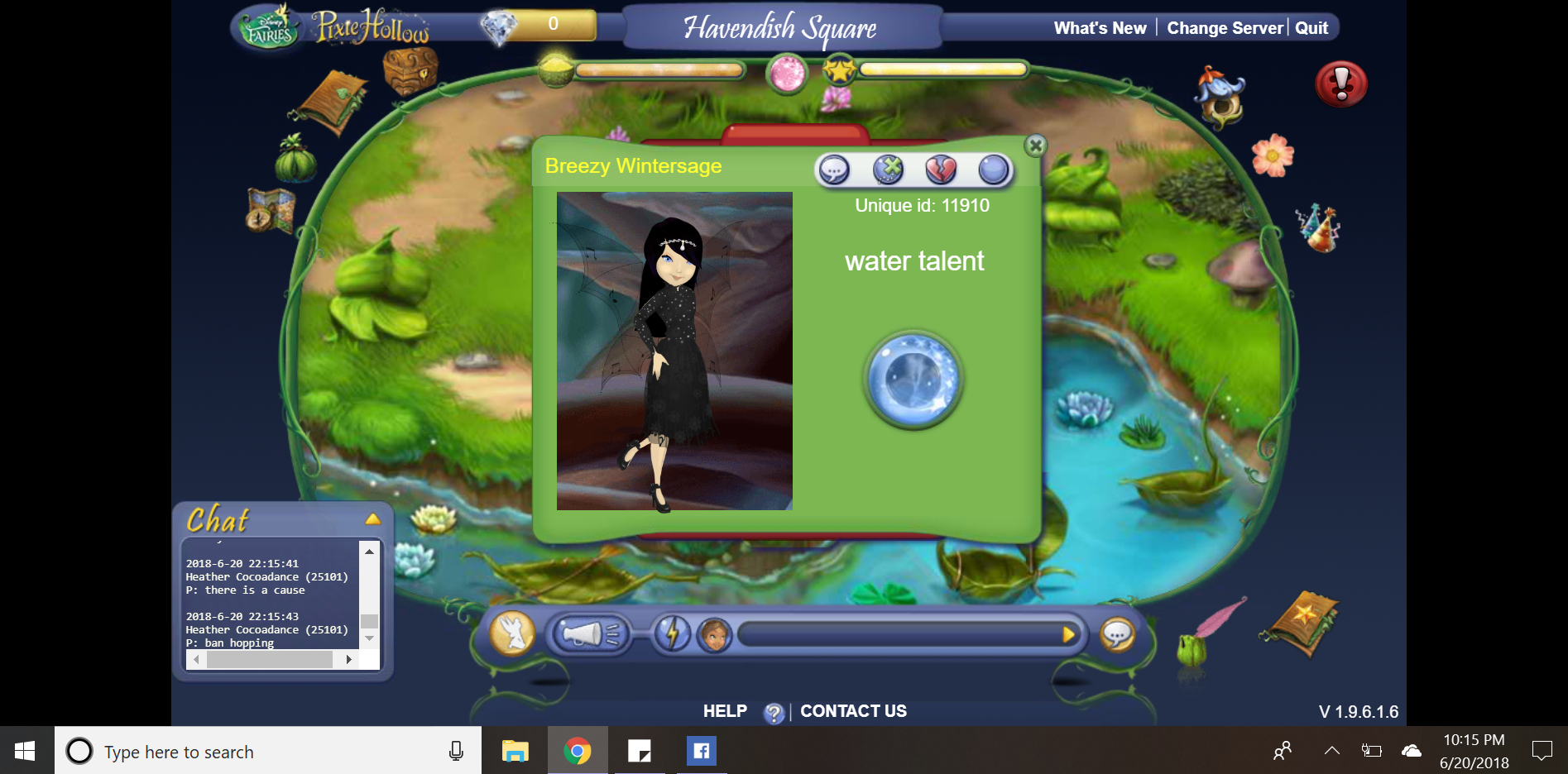Viewport: 1568px width, 774px height.
Task: Open the chat bubble icon near the arrow
Action: (1119, 635)
